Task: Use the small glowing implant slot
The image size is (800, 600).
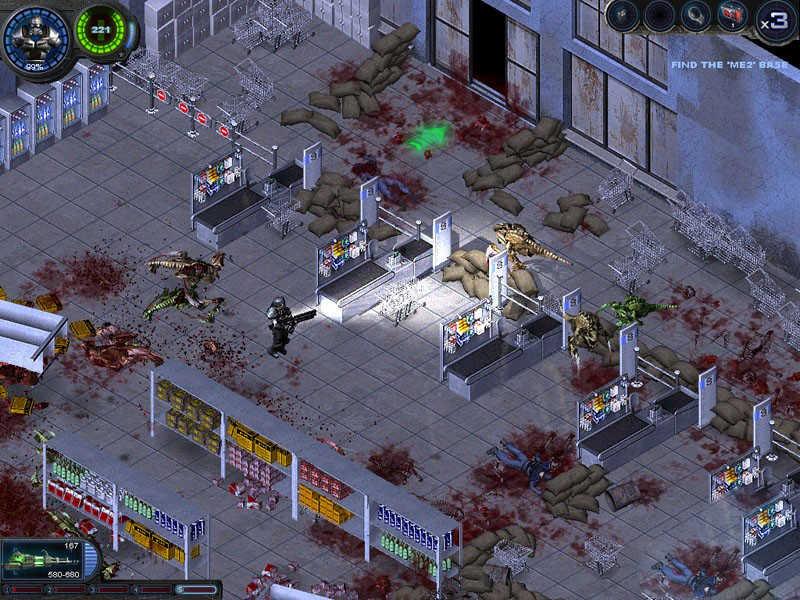Action: tap(622, 16)
